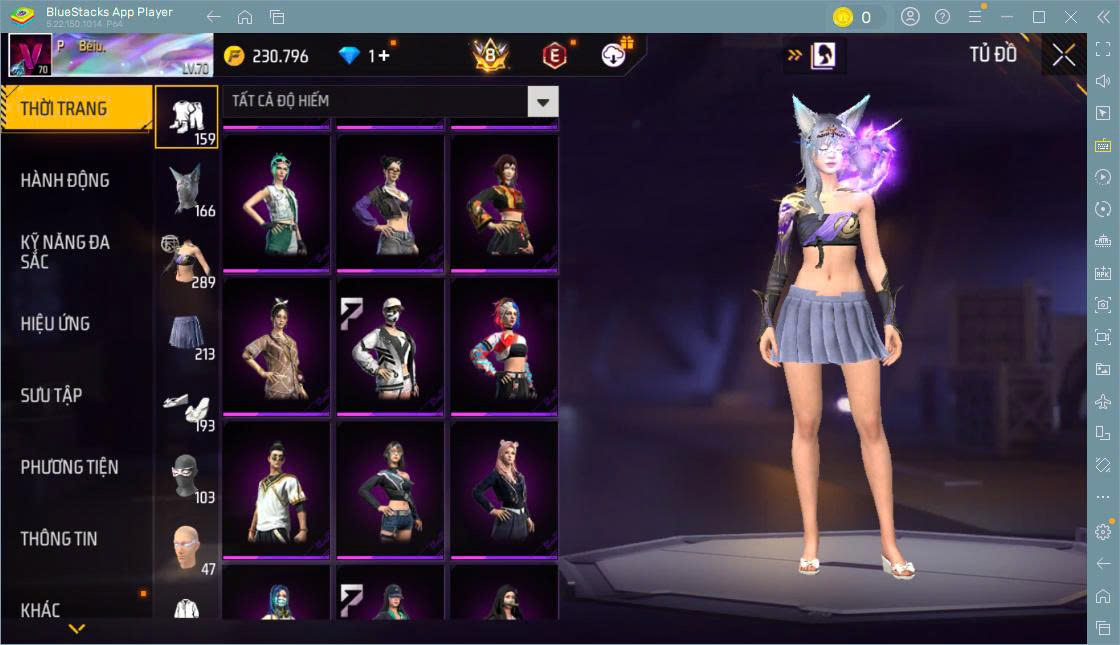The width and height of the screenshot is (1120, 645).
Task: Open the Hành Động category
Action: [65, 181]
